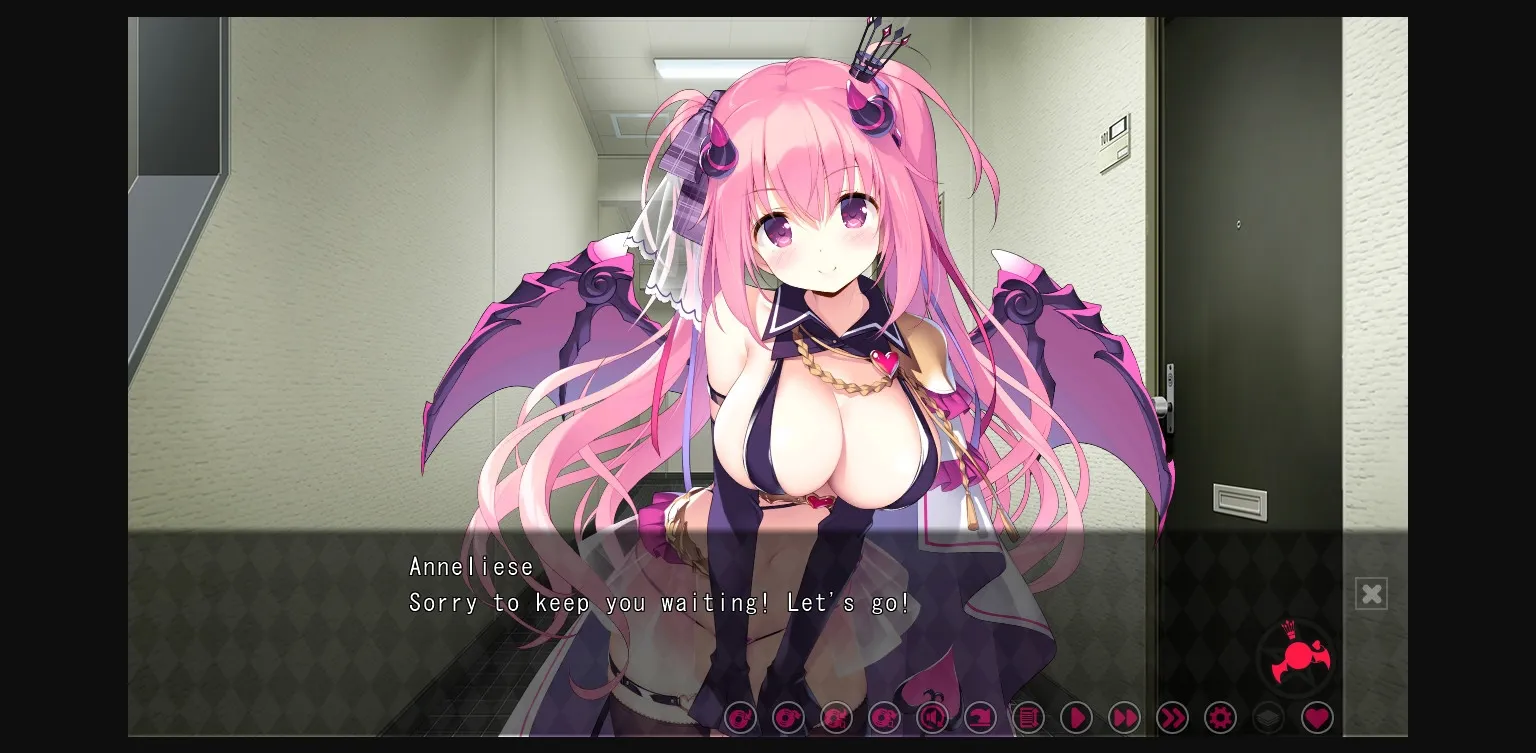The width and height of the screenshot is (1536, 753).
Task: Save your game with the disc-pencil icon
Action: [741, 718]
